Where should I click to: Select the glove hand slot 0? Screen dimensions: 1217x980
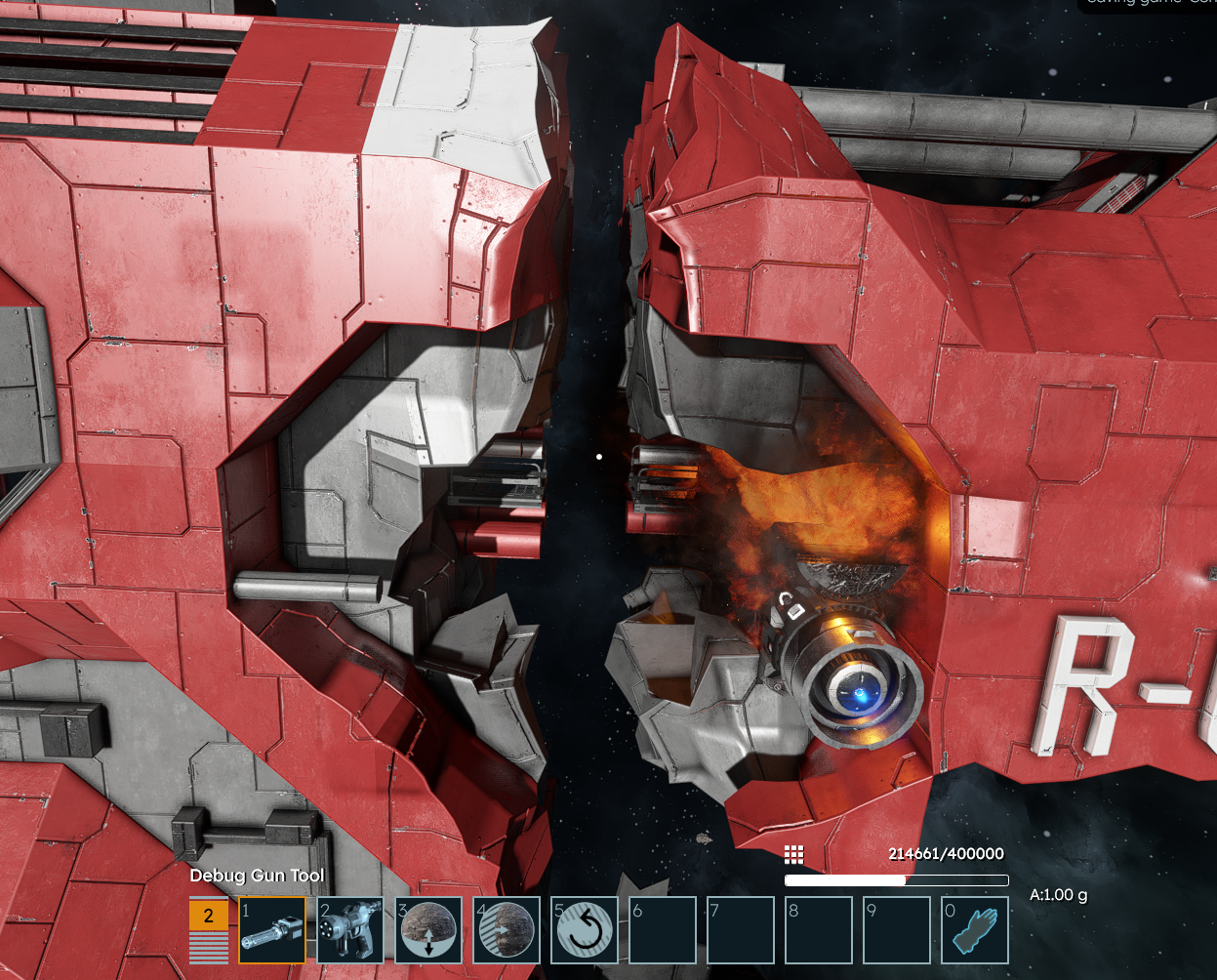pos(974,930)
